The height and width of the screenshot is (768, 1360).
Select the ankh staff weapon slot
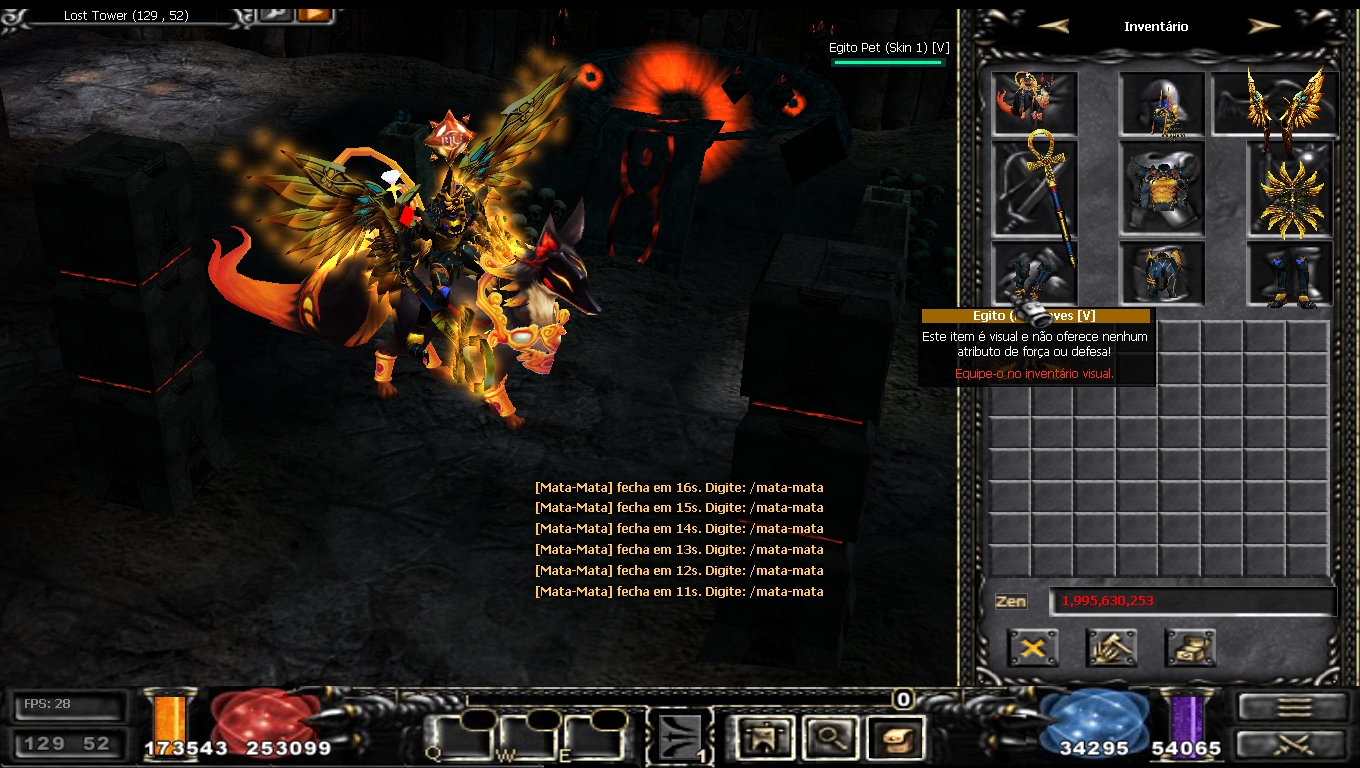pyautogui.click(x=1034, y=188)
